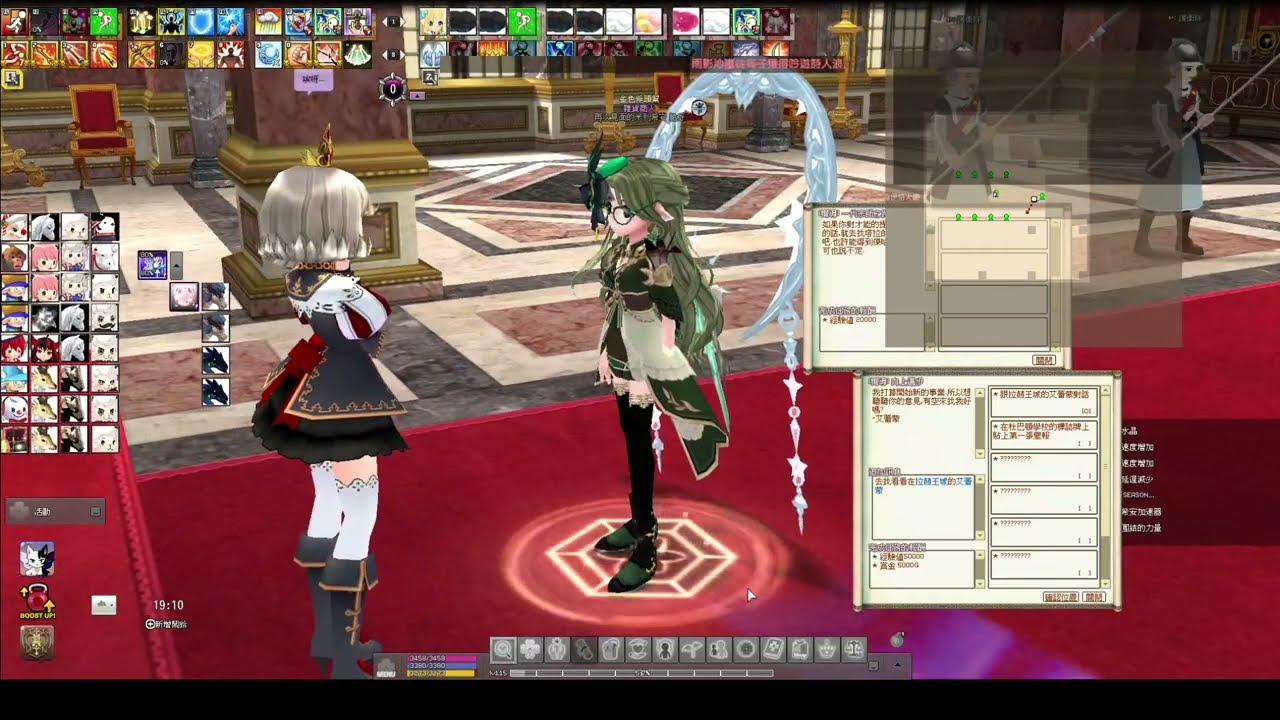Open the crown icon in bottom bar
1280x720 pixels.
pos(827,650)
